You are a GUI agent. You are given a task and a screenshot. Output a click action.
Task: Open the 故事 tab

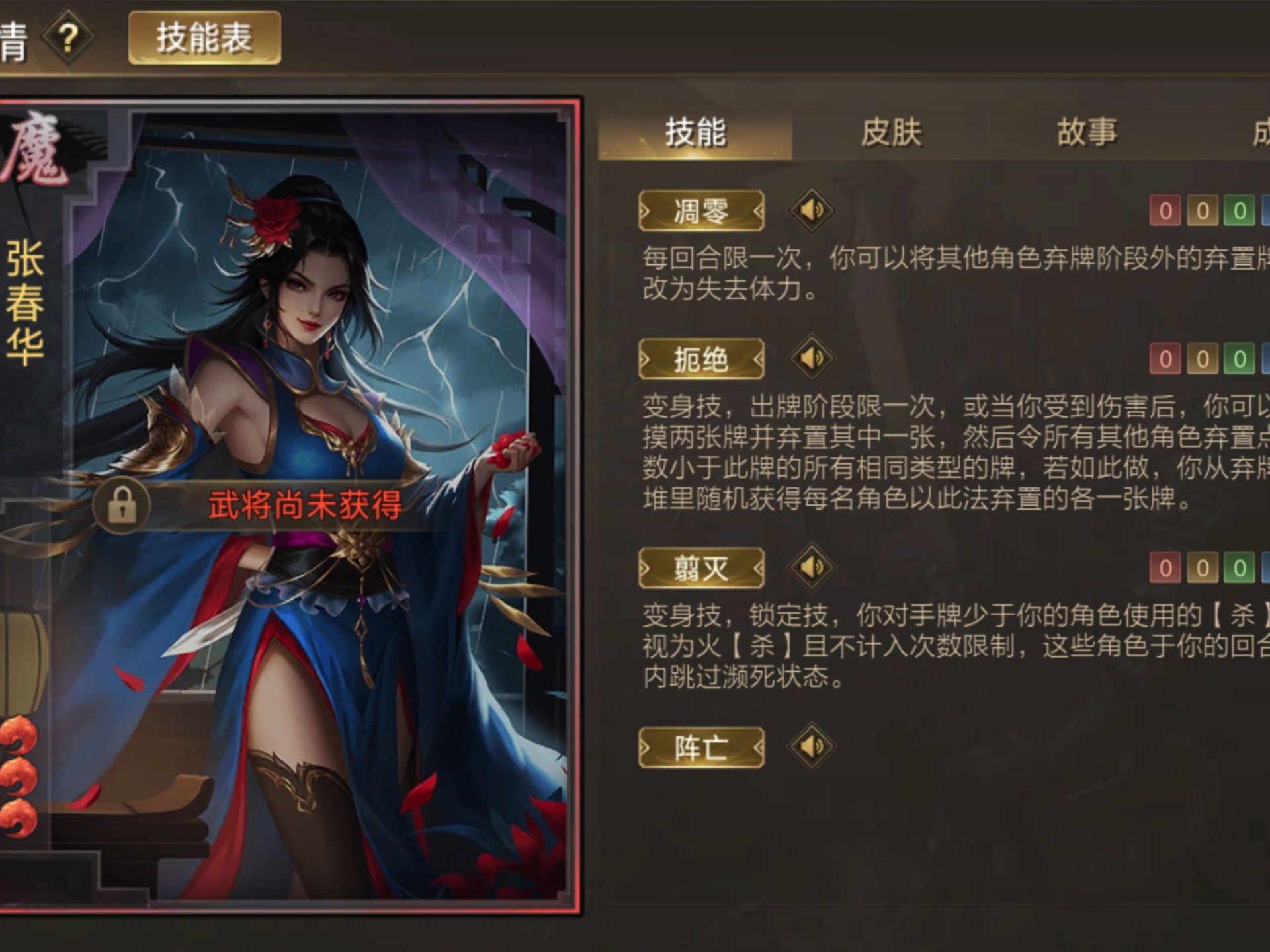point(1088,131)
